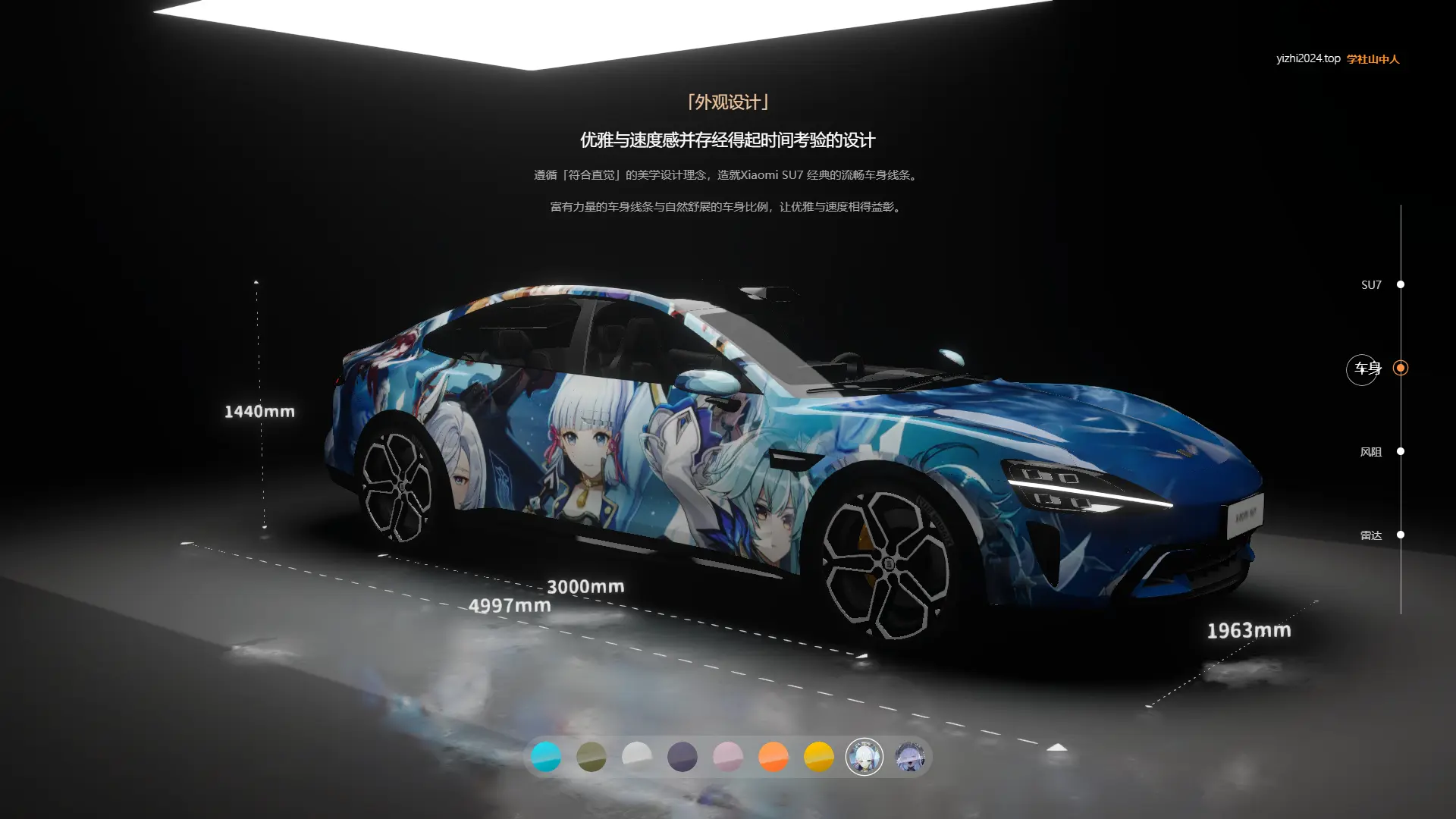Pick the white paint color swatch
Image resolution: width=1456 pixels, height=819 pixels.
pyautogui.click(x=637, y=757)
